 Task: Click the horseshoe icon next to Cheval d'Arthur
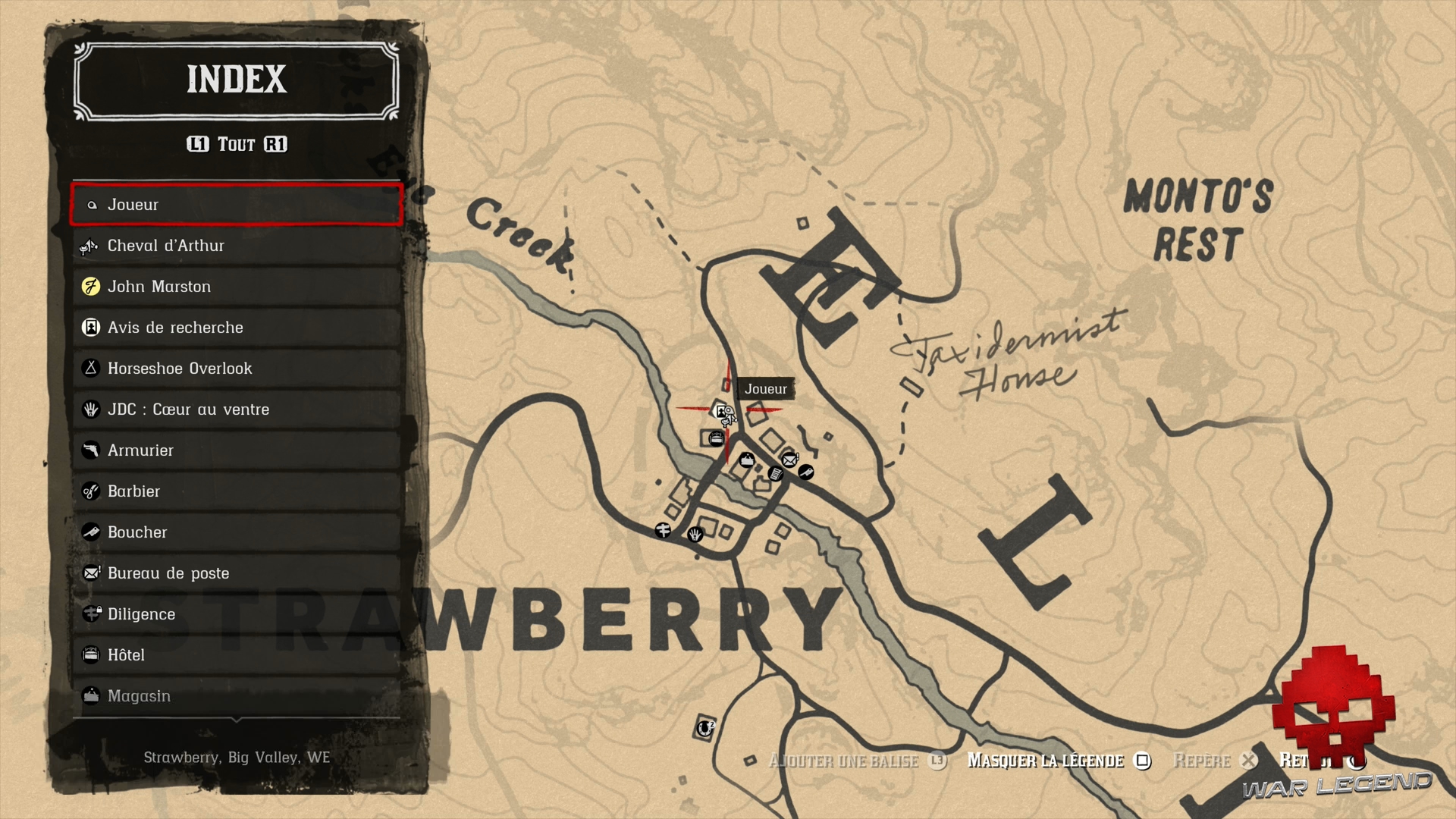coord(89,246)
